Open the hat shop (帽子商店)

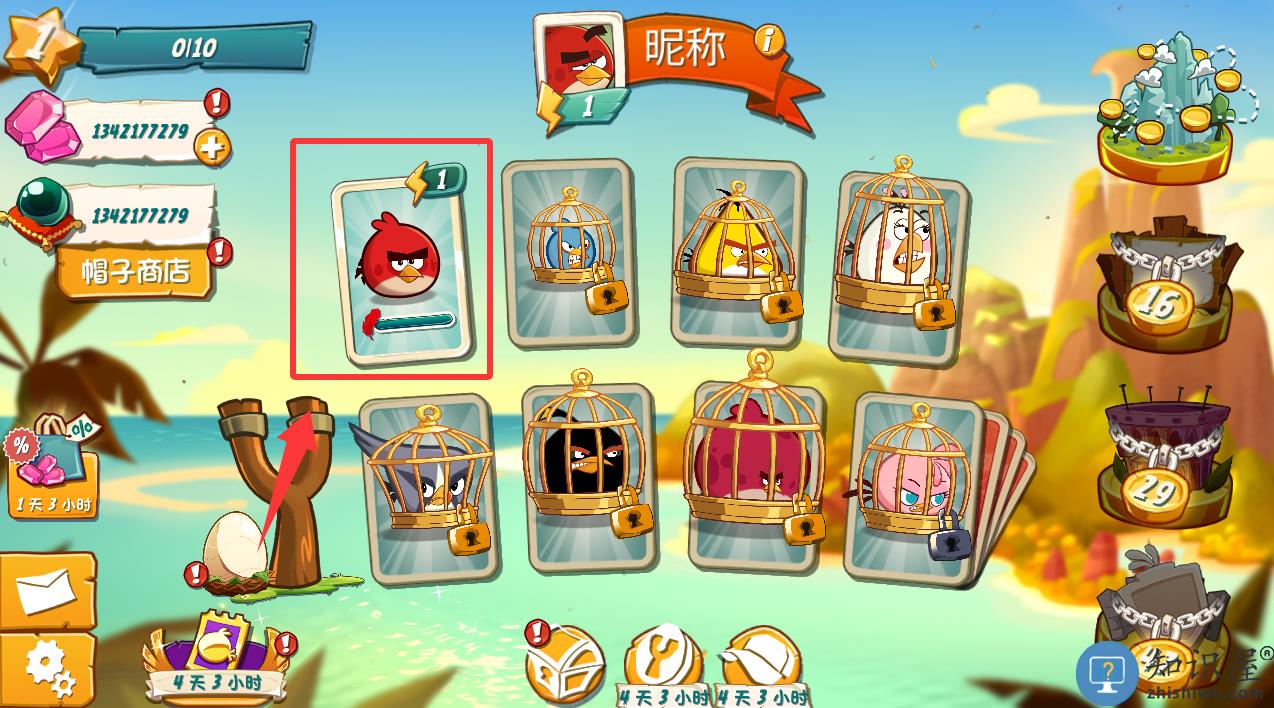135,270
